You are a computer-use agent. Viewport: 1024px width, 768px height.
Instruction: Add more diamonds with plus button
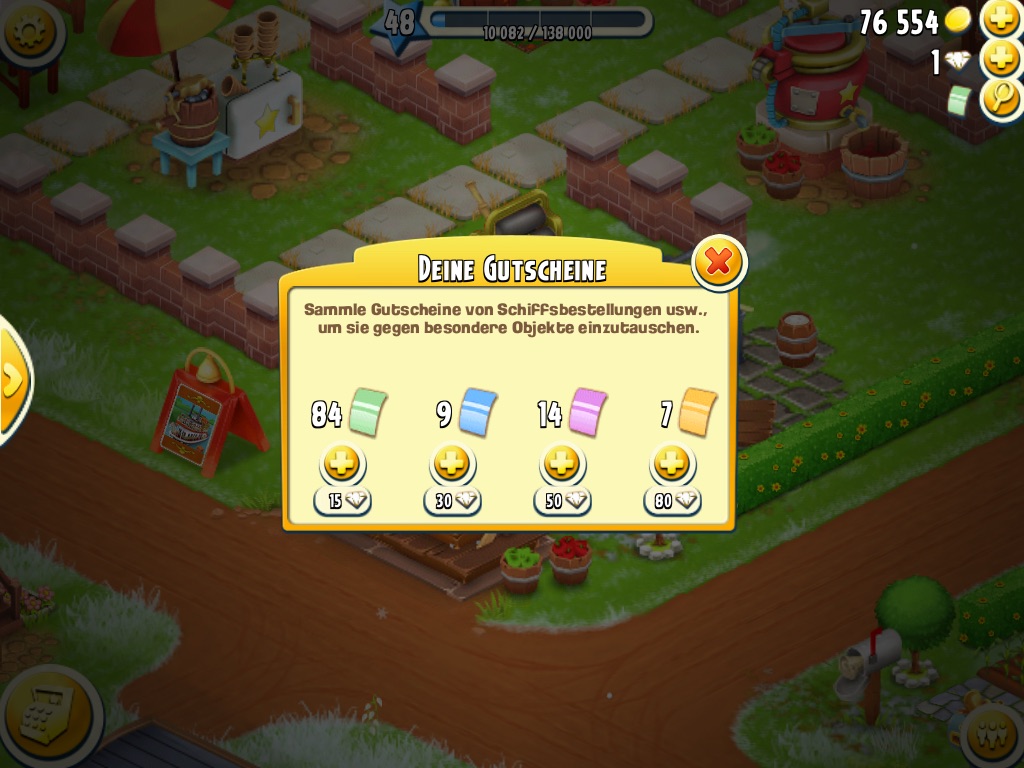[x=1001, y=59]
